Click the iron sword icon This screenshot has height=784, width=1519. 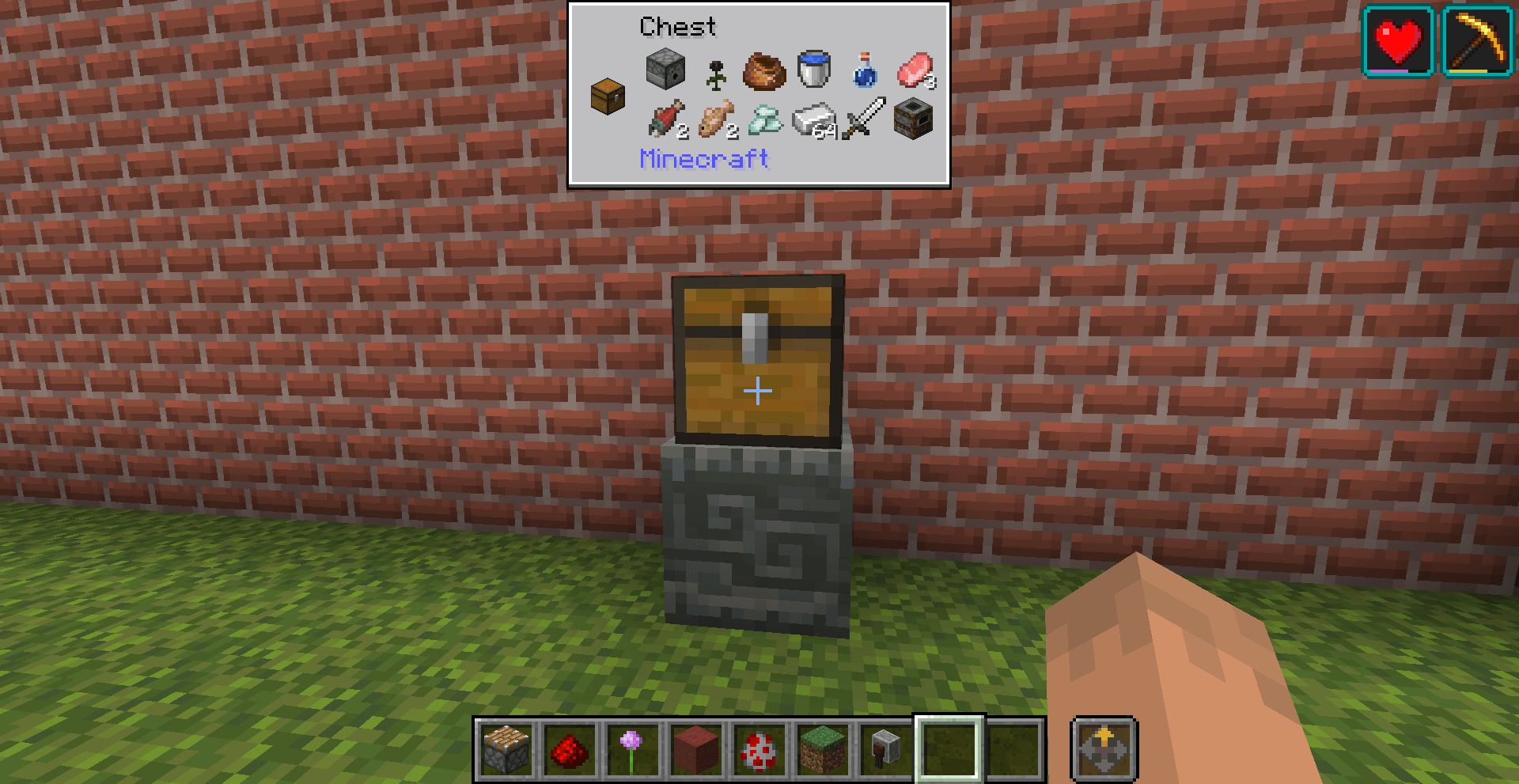tap(862, 119)
